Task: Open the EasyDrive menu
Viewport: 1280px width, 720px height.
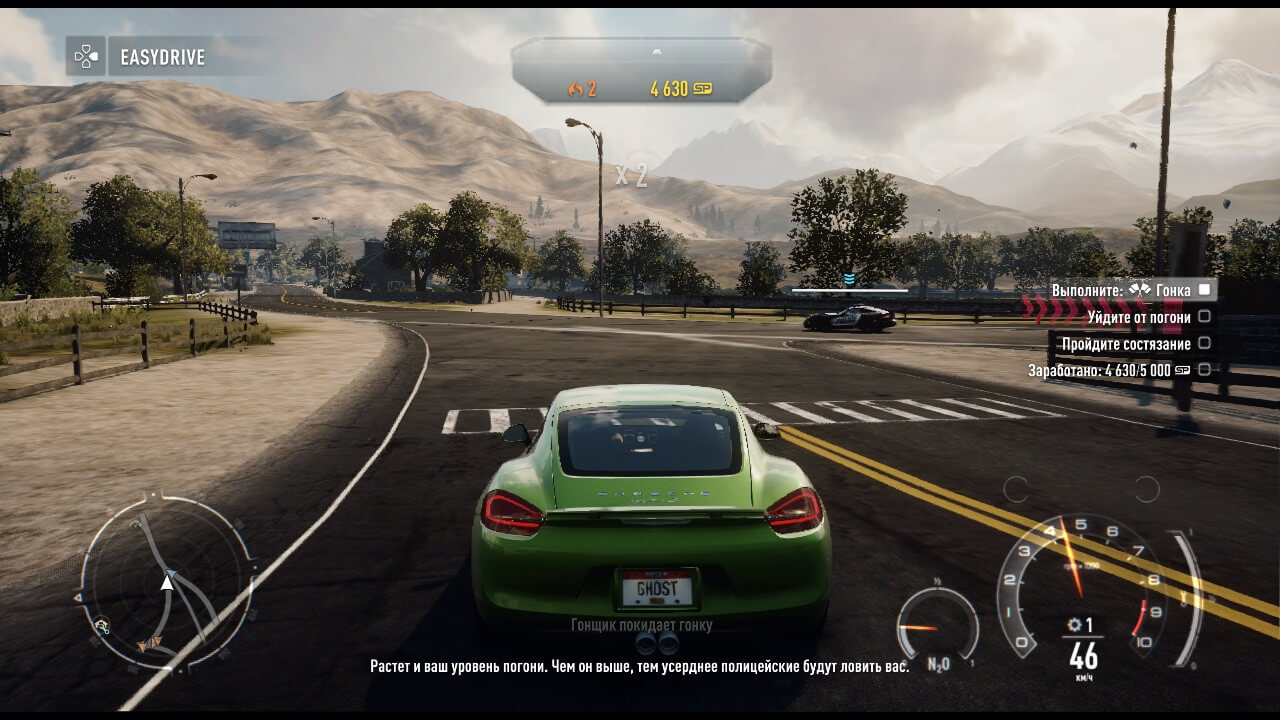Action: coord(162,57)
